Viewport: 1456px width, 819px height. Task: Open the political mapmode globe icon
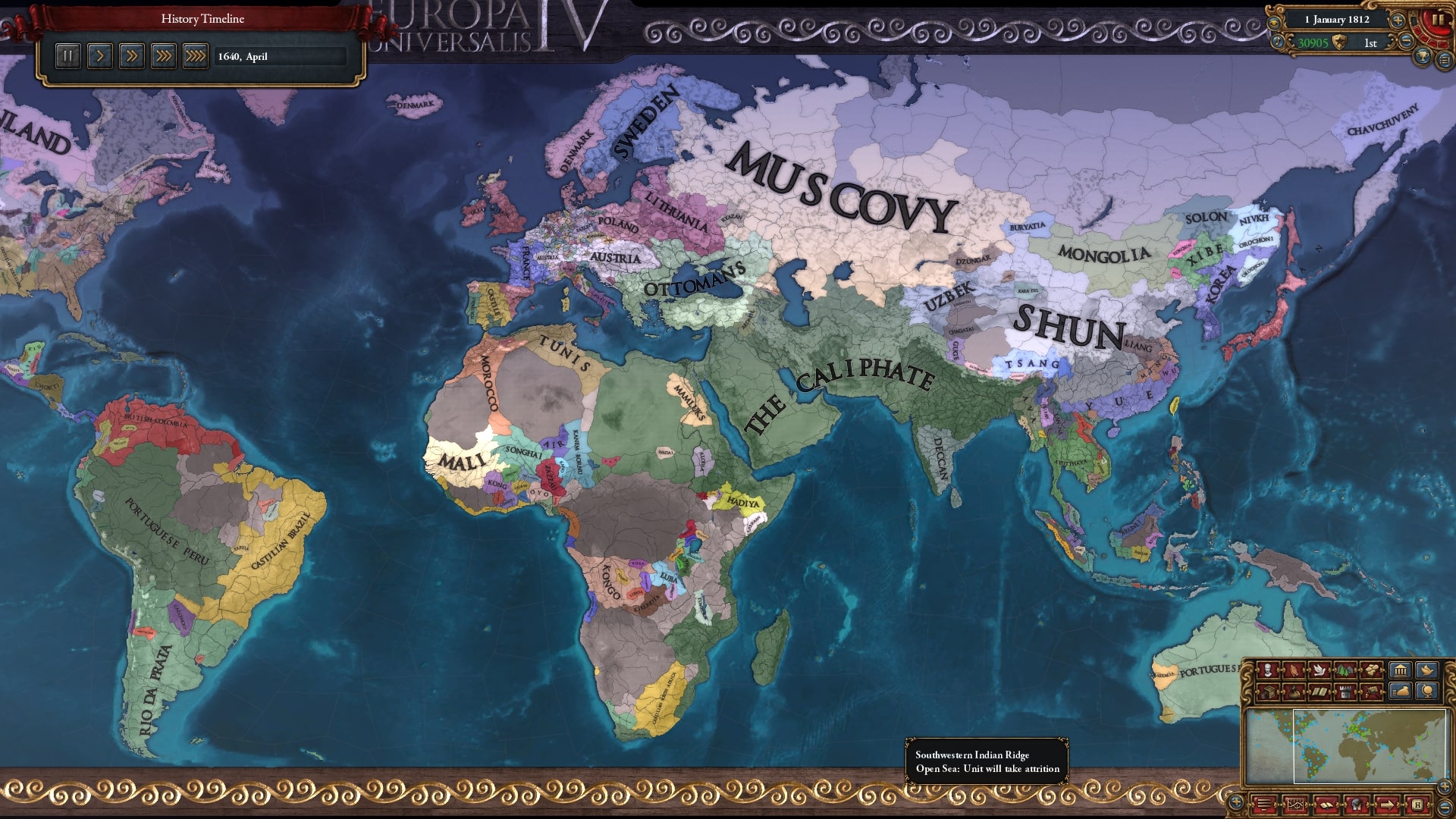tap(1428, 692)
